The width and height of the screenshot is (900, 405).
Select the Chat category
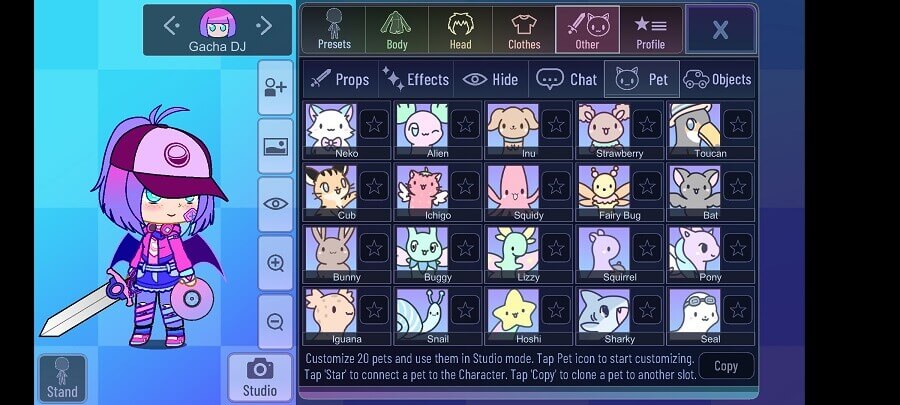tap(566, 79)
